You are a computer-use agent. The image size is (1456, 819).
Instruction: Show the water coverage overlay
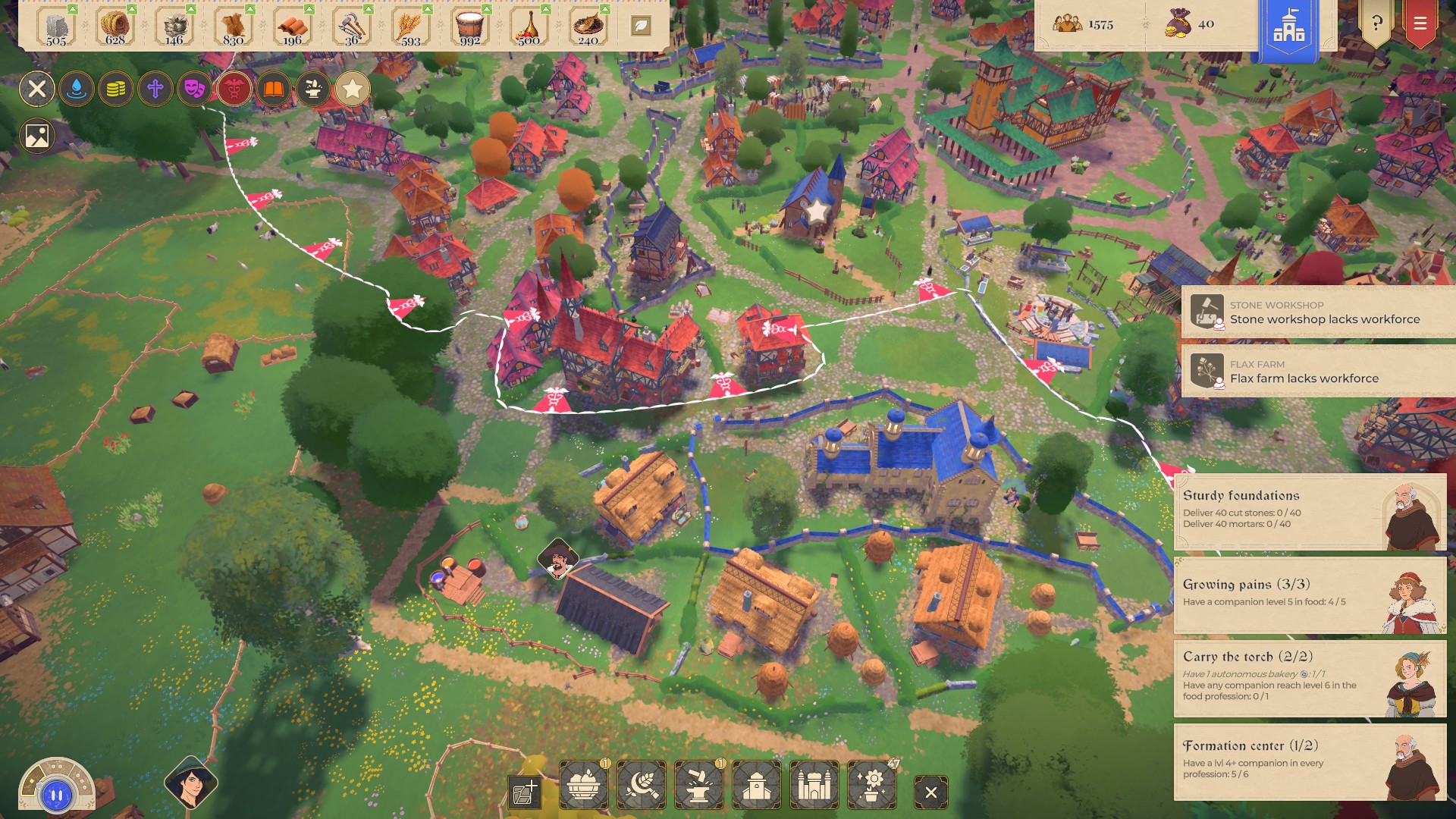[x=76, y=89]
